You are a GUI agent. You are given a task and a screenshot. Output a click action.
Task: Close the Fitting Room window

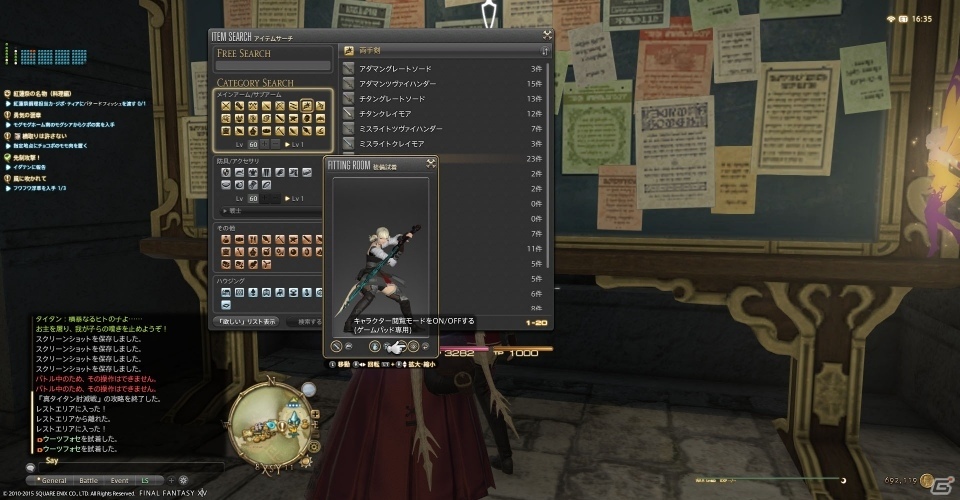coord(431,162)
